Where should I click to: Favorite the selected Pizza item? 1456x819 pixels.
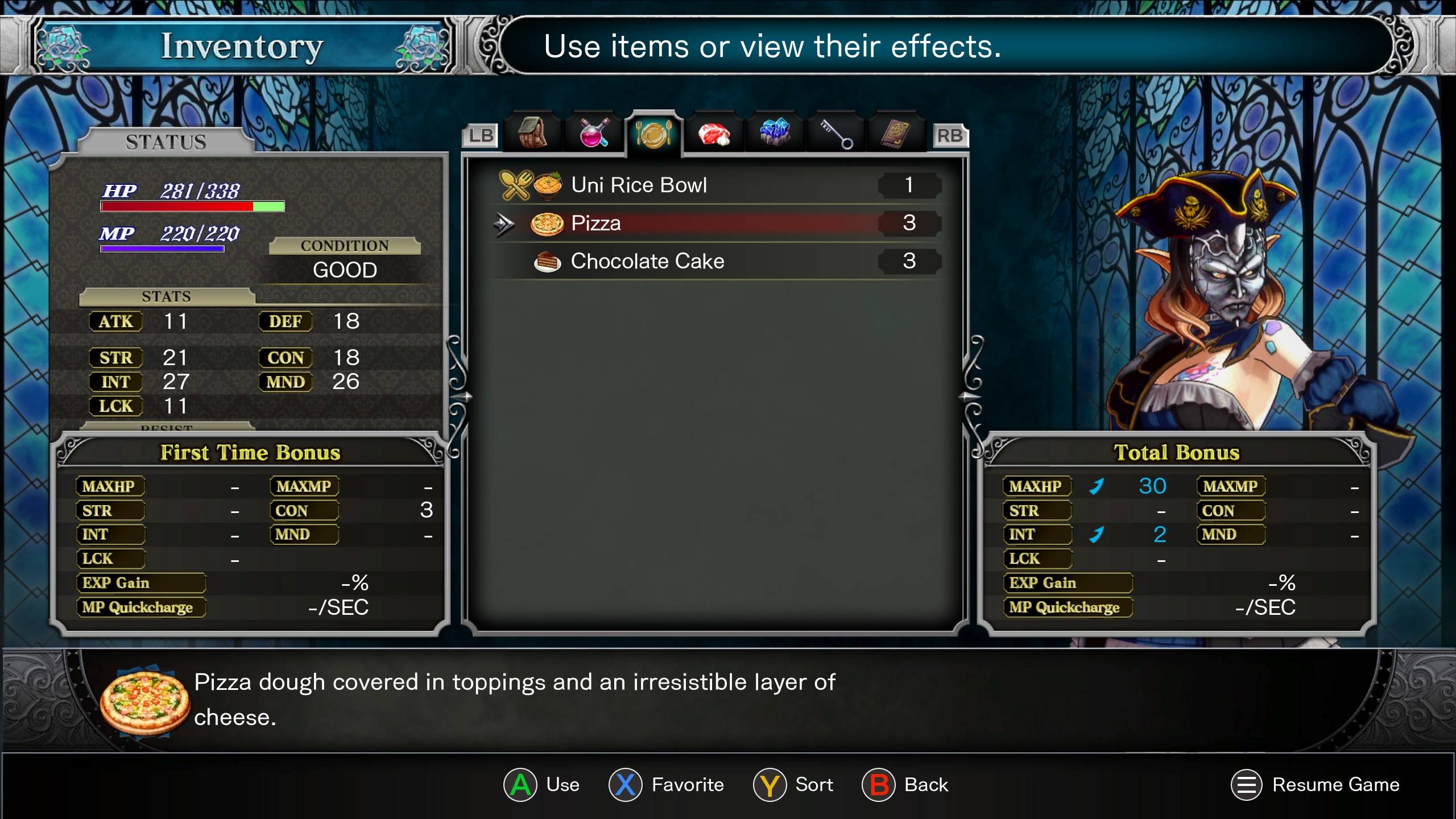(x=627, y=785)
